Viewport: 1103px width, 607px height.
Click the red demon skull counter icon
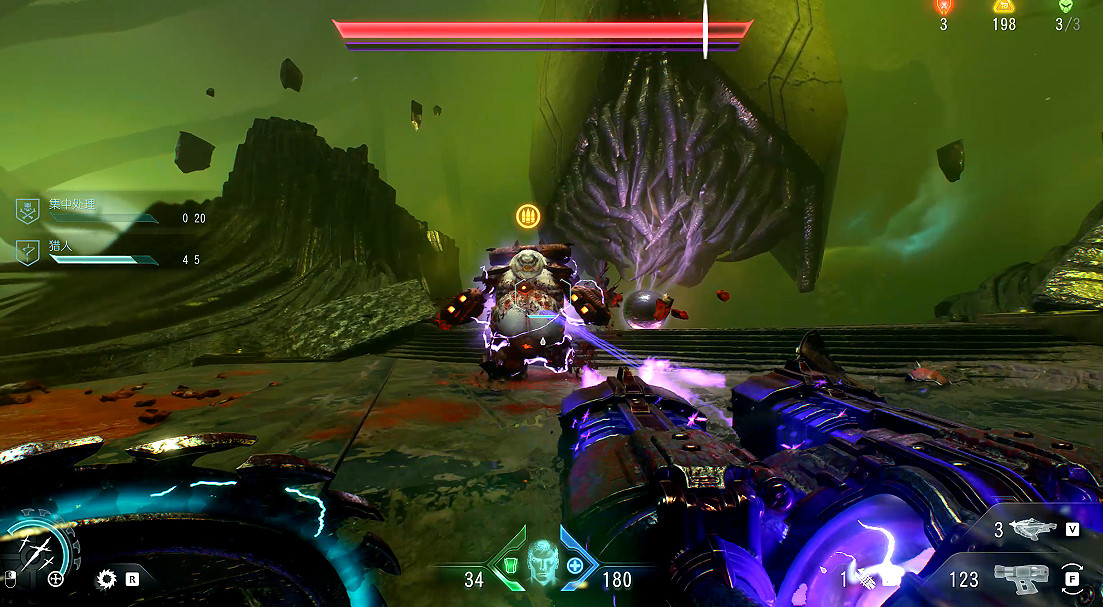[x=943, y=6]
